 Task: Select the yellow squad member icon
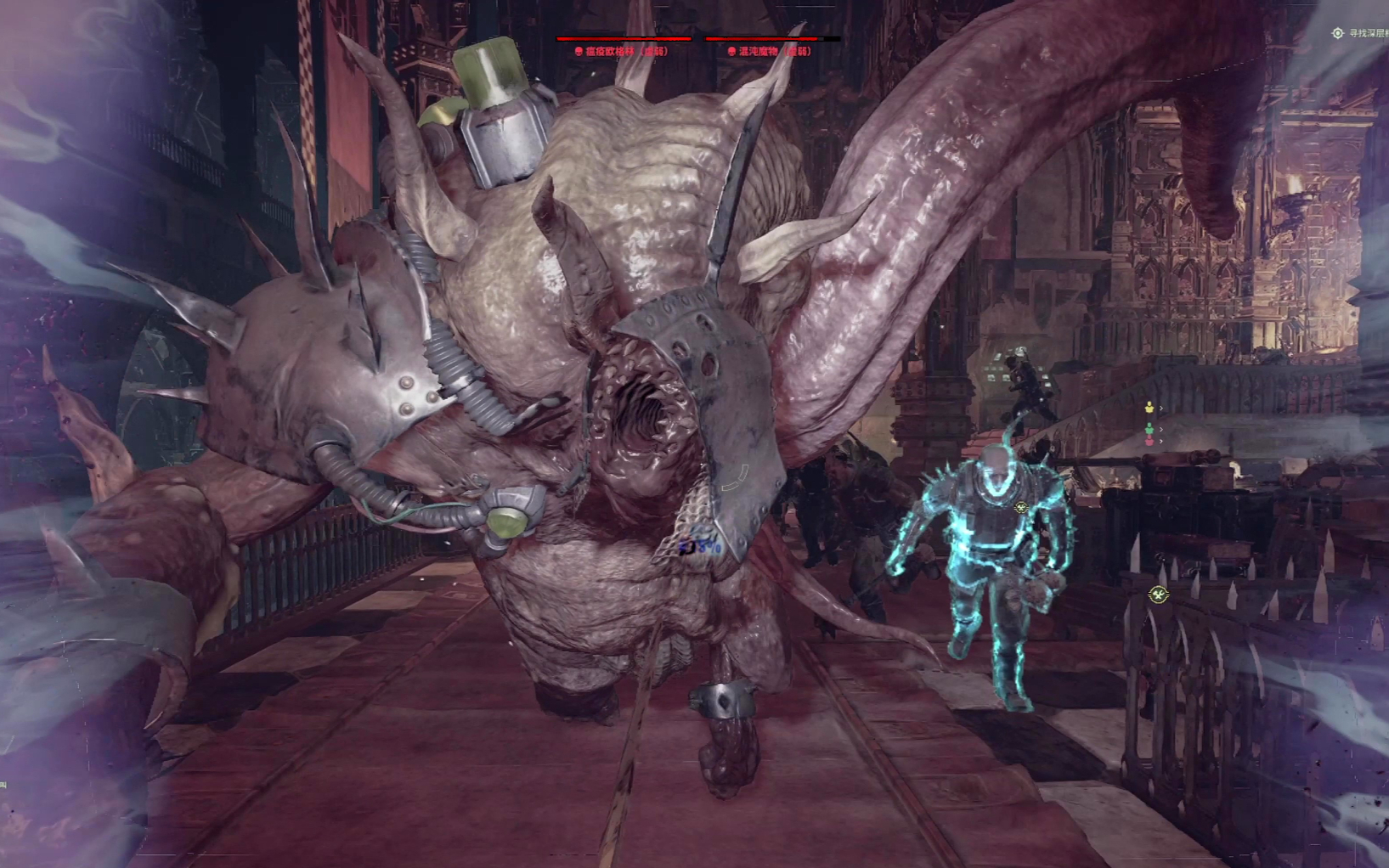click(1149, 408)
